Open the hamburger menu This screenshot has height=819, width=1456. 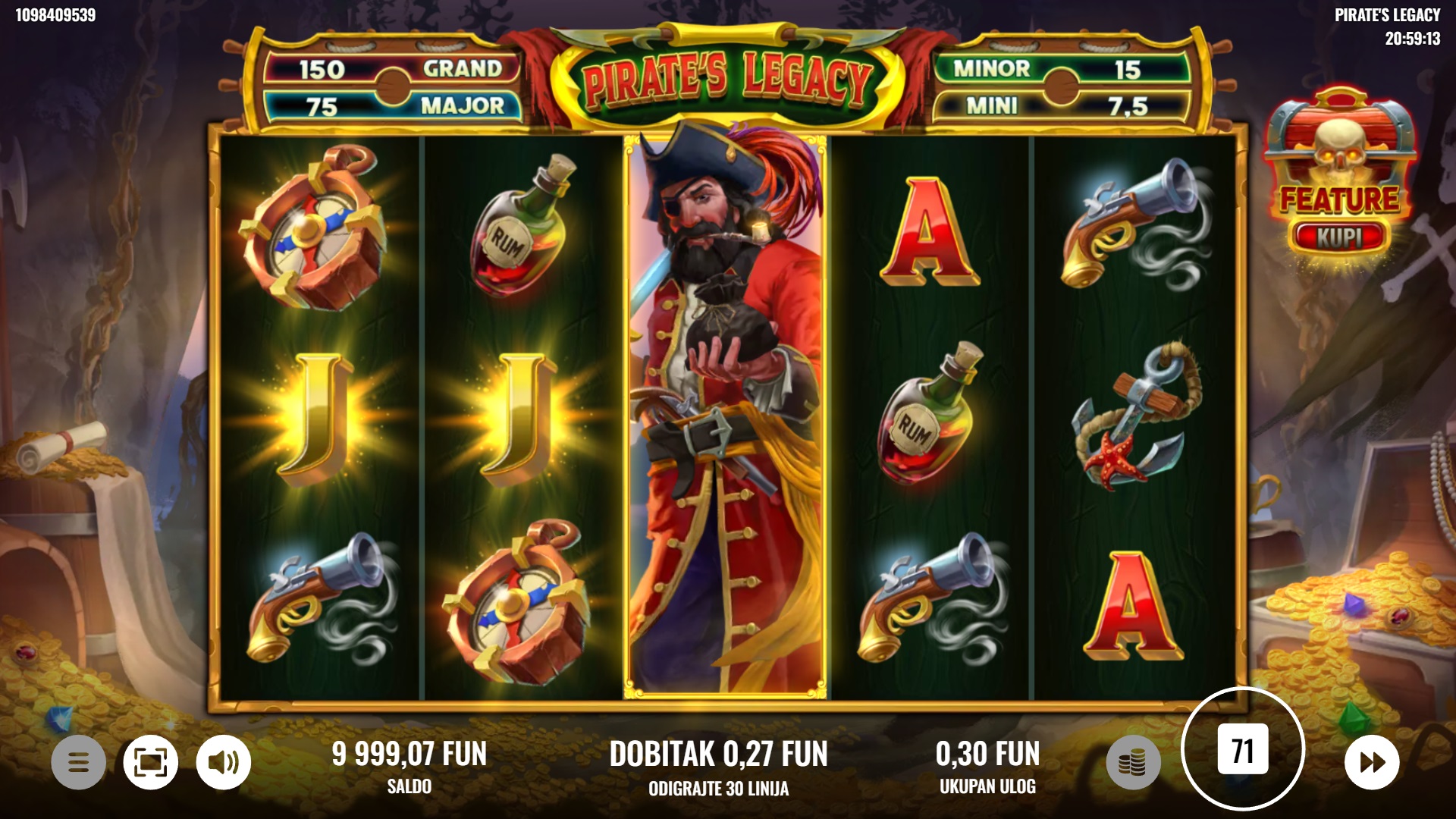coord(78,762)
